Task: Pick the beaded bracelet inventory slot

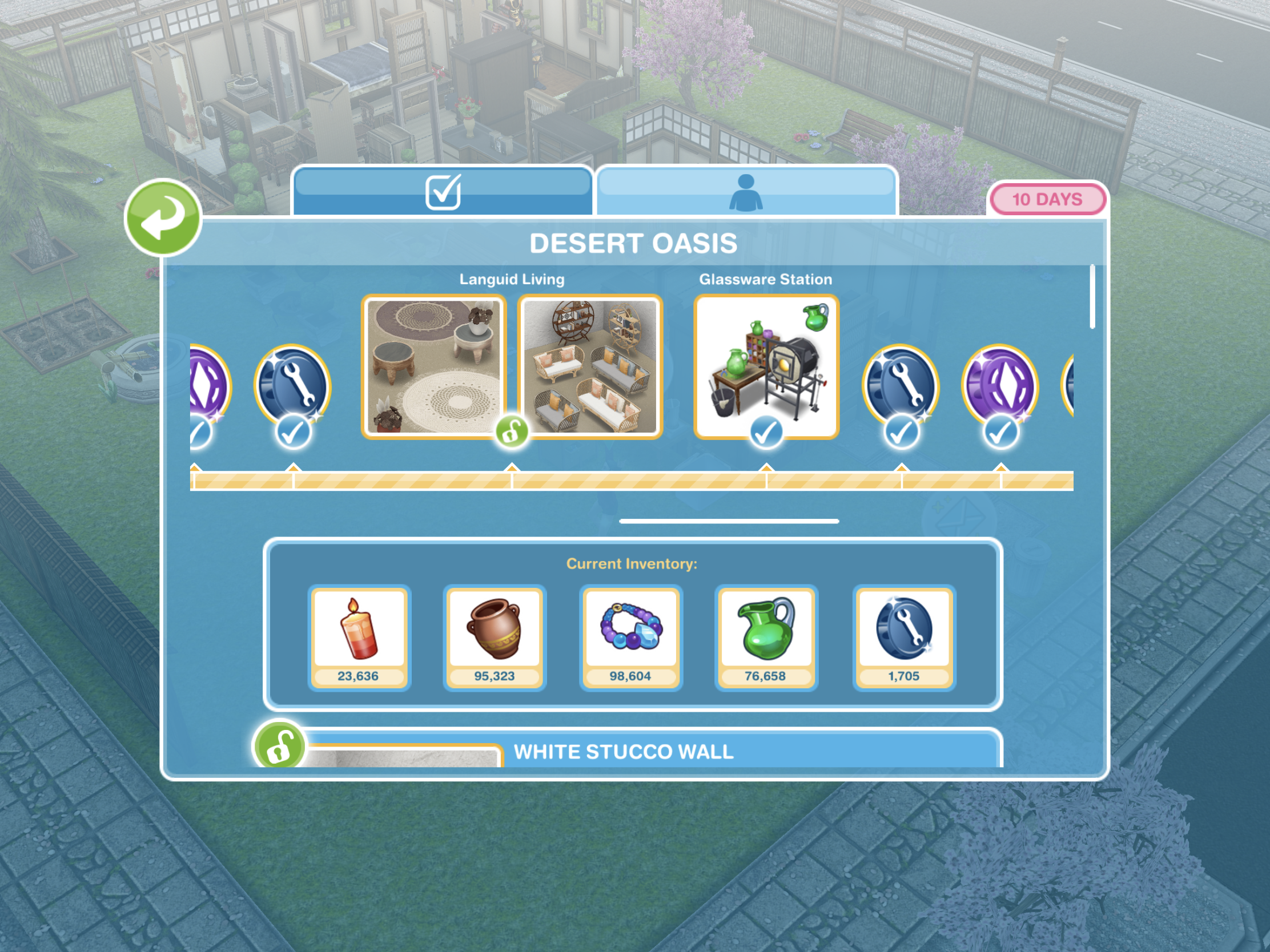Action: point(631,638)
